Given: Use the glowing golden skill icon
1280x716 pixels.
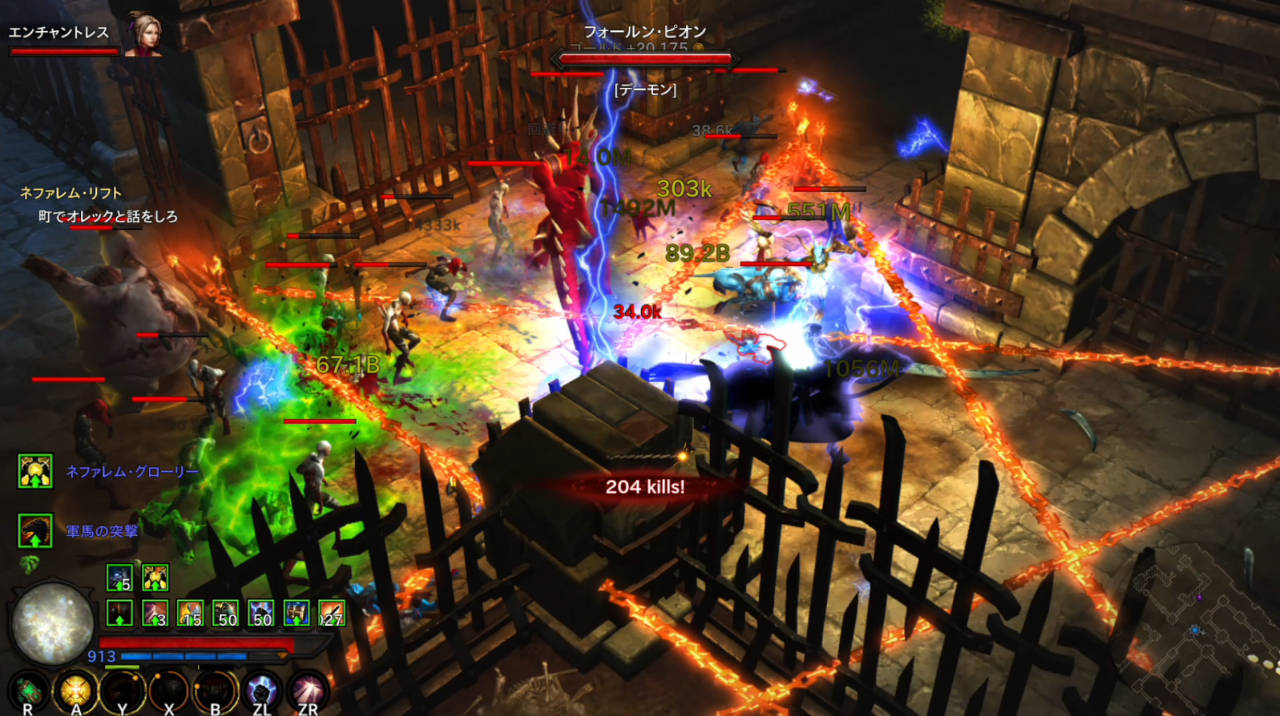Looking at the screenshot, I should coord(75,689).
